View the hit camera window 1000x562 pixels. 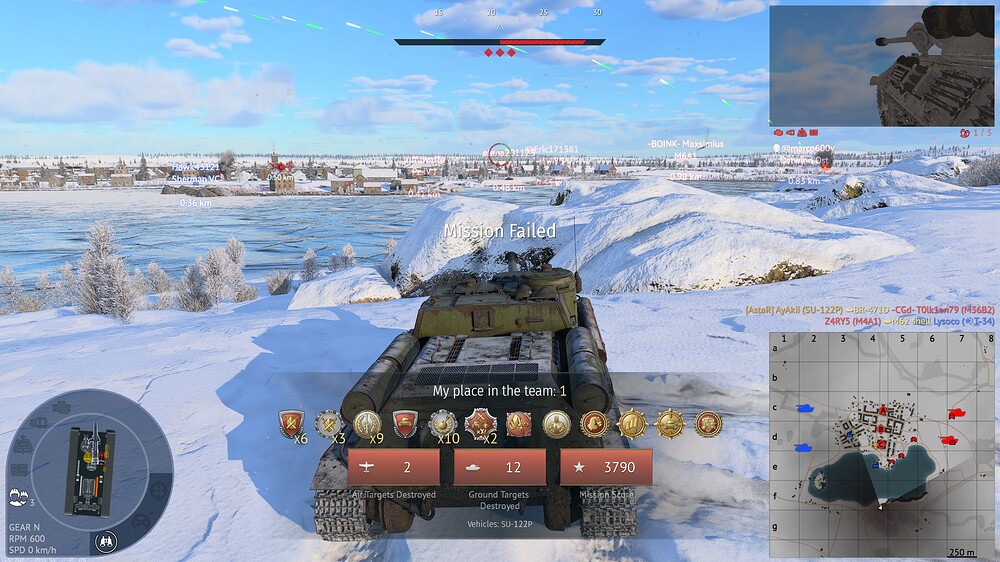[x=881, y=66]
